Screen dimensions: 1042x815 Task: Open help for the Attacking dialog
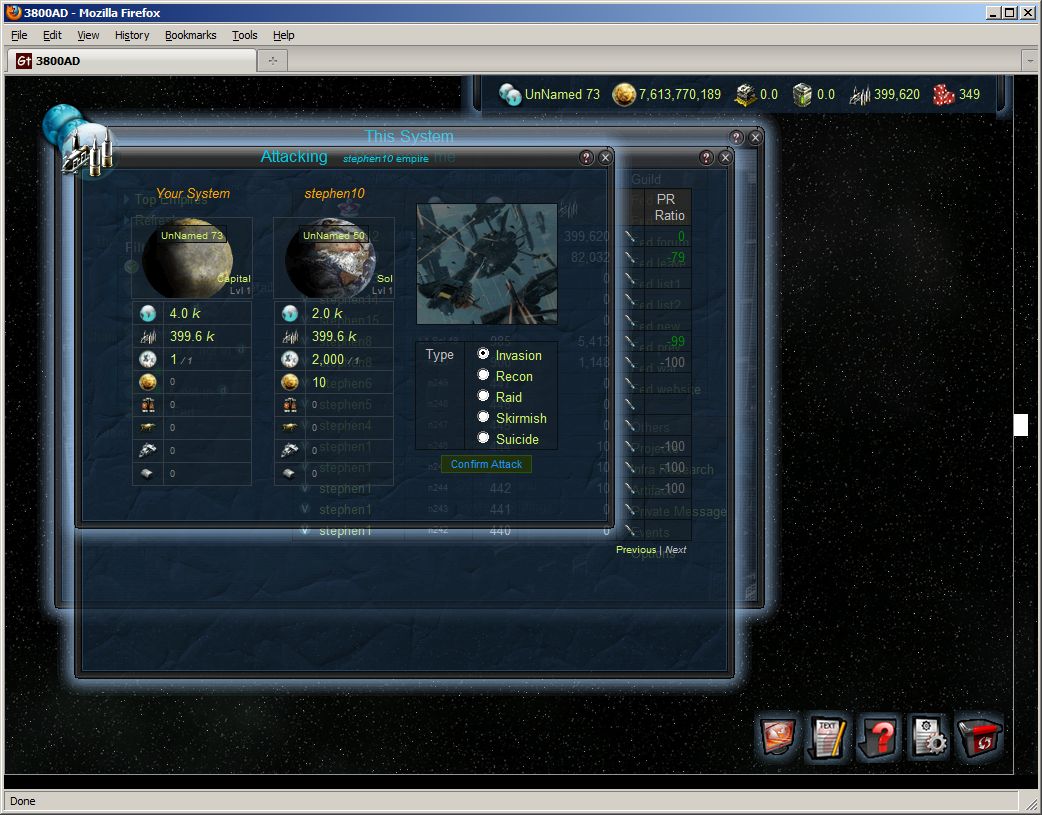click(x=587, y=158)
